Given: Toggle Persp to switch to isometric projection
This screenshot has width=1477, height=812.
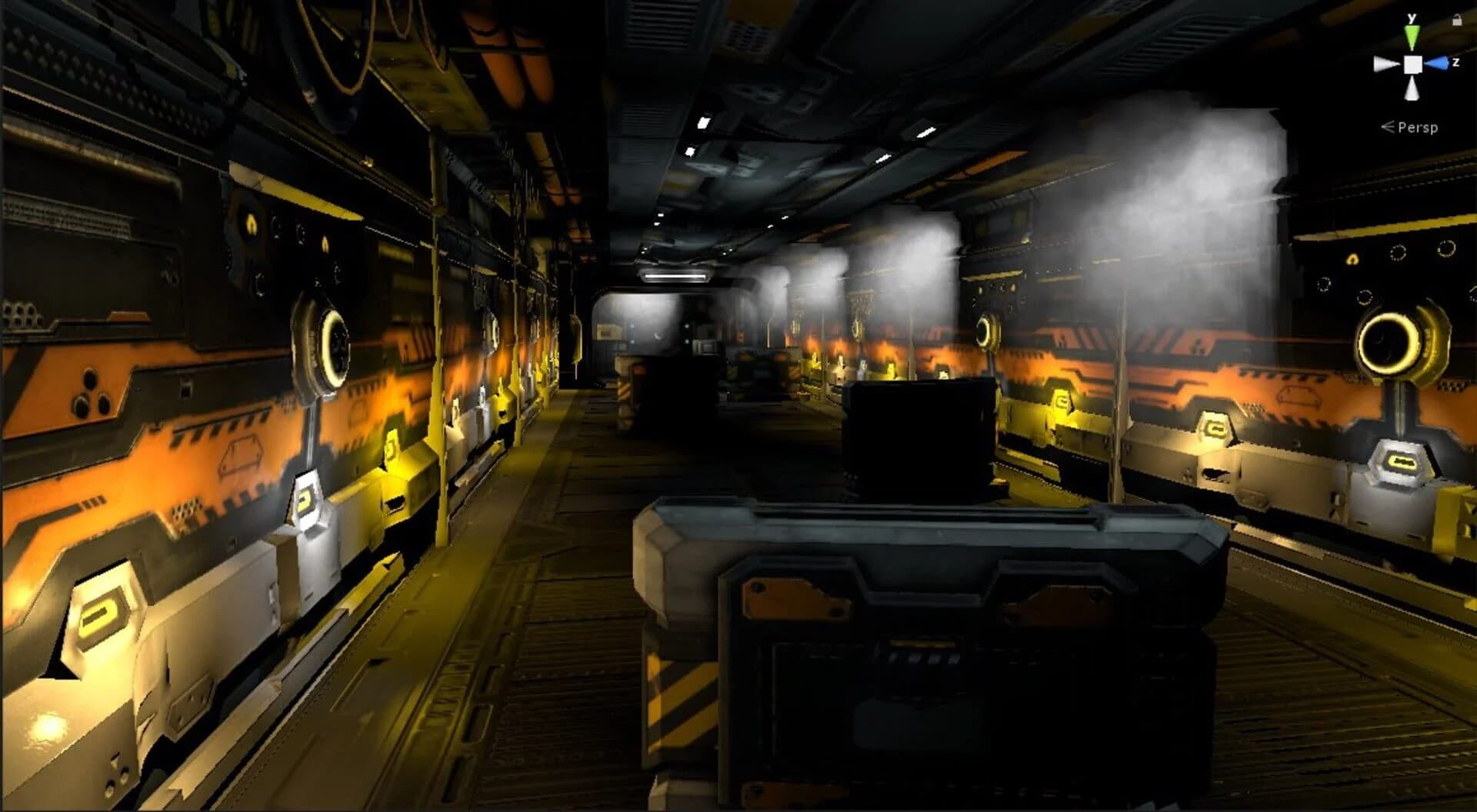Looking at the screenshot, I should click(x=1418, y=127).
